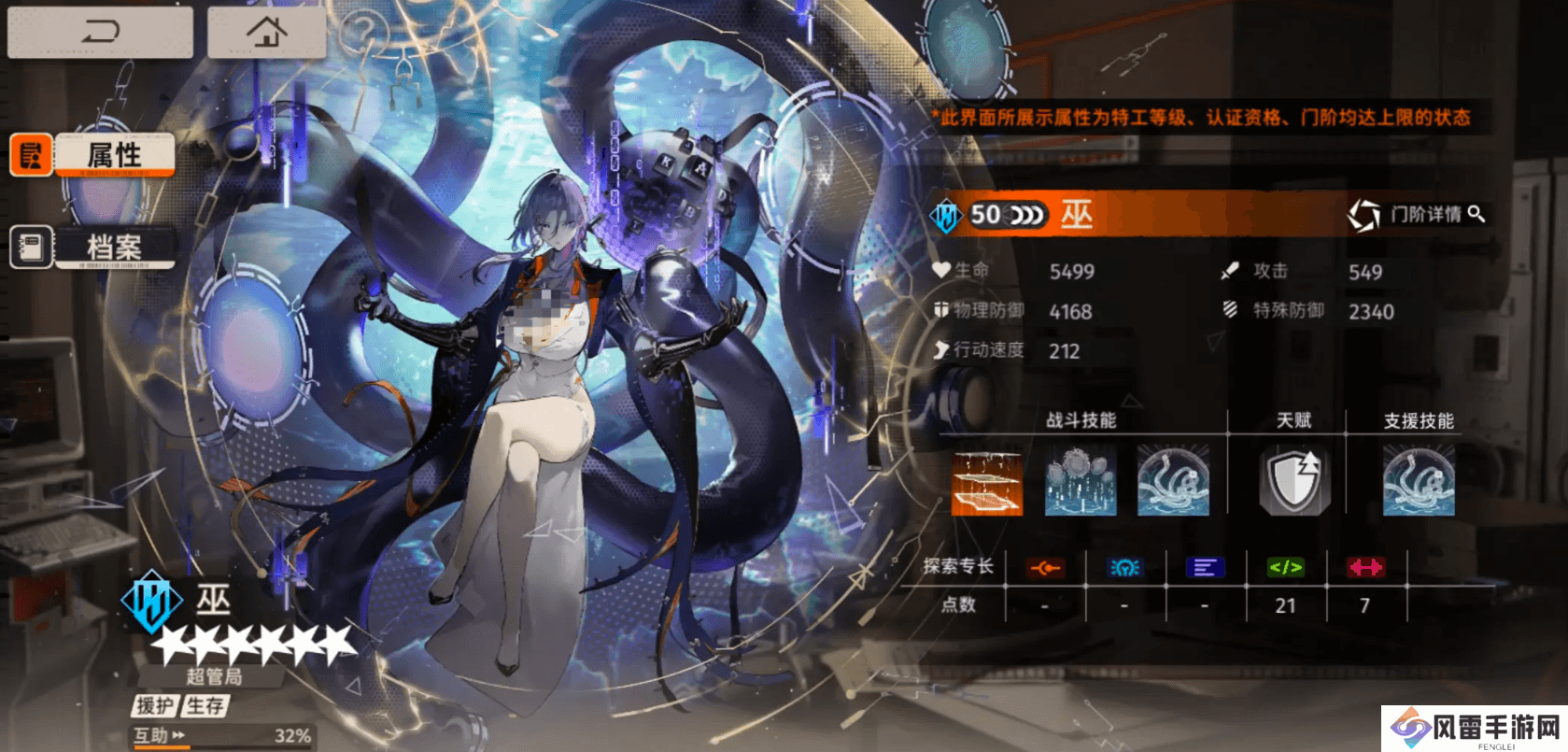
Task: Select the orange key exploration specialty icon
Action: point(1045,567)
